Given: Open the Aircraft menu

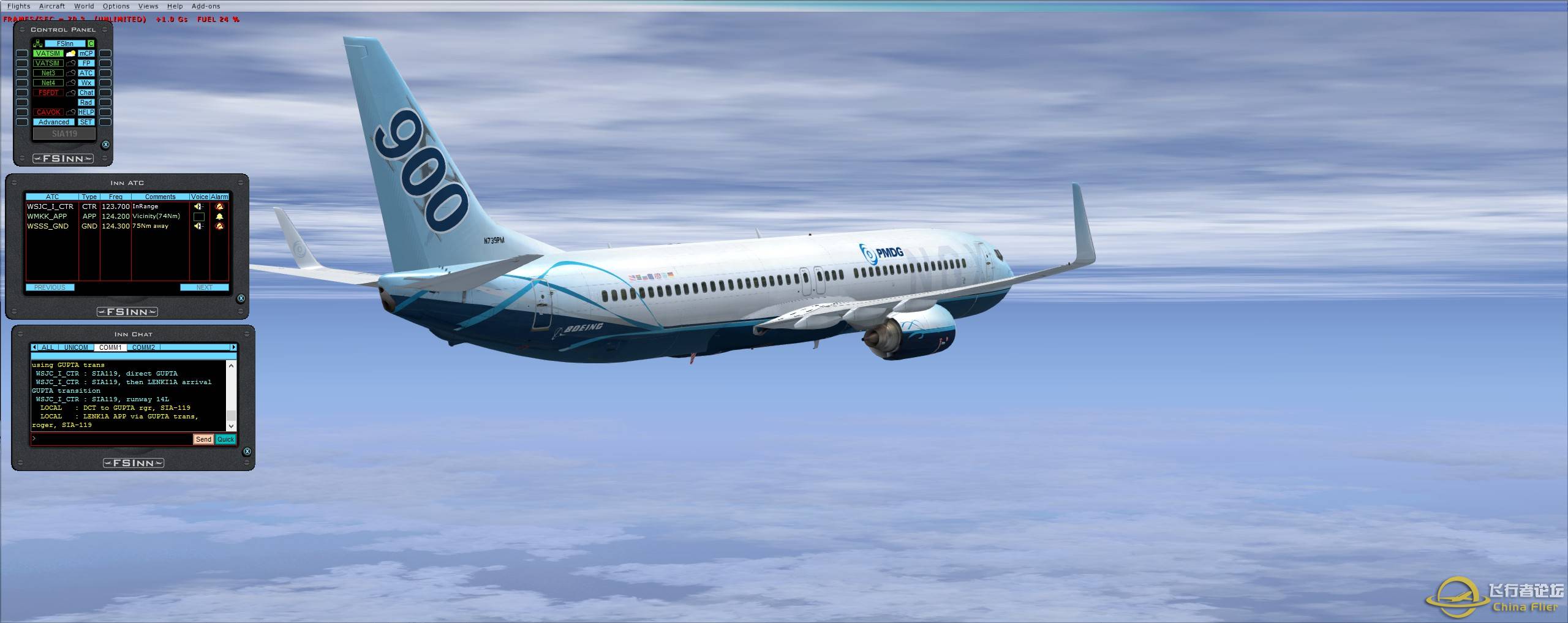Looking at the screenshot, I should point(51,6).
